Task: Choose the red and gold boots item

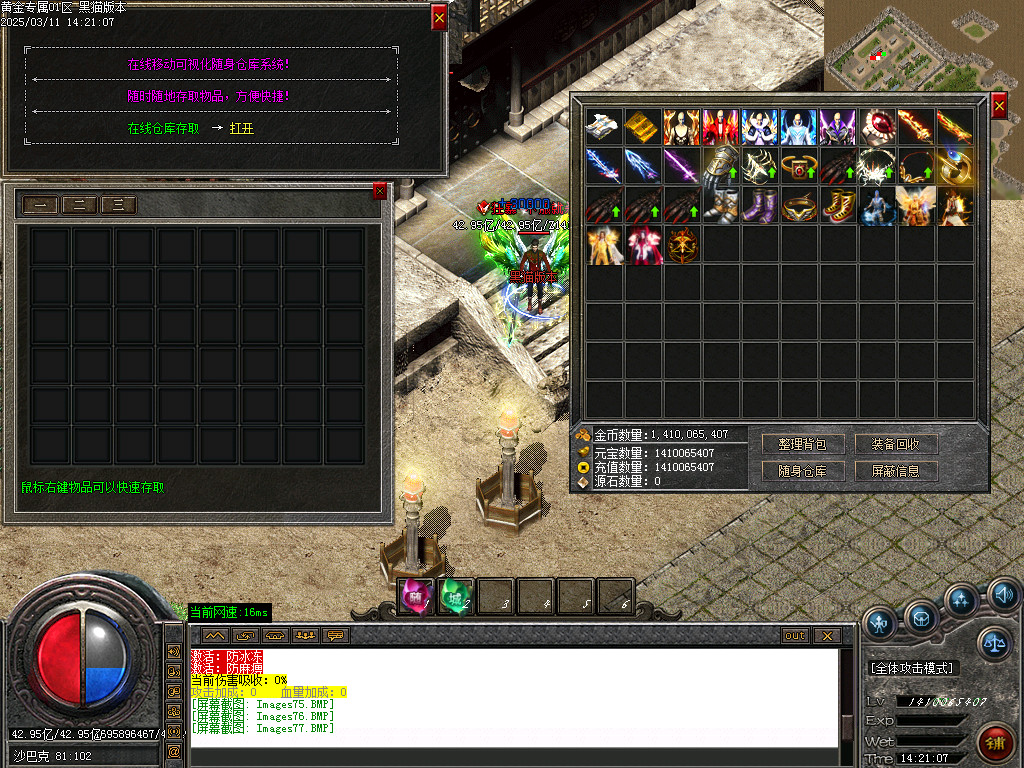Action: (837, 205)
